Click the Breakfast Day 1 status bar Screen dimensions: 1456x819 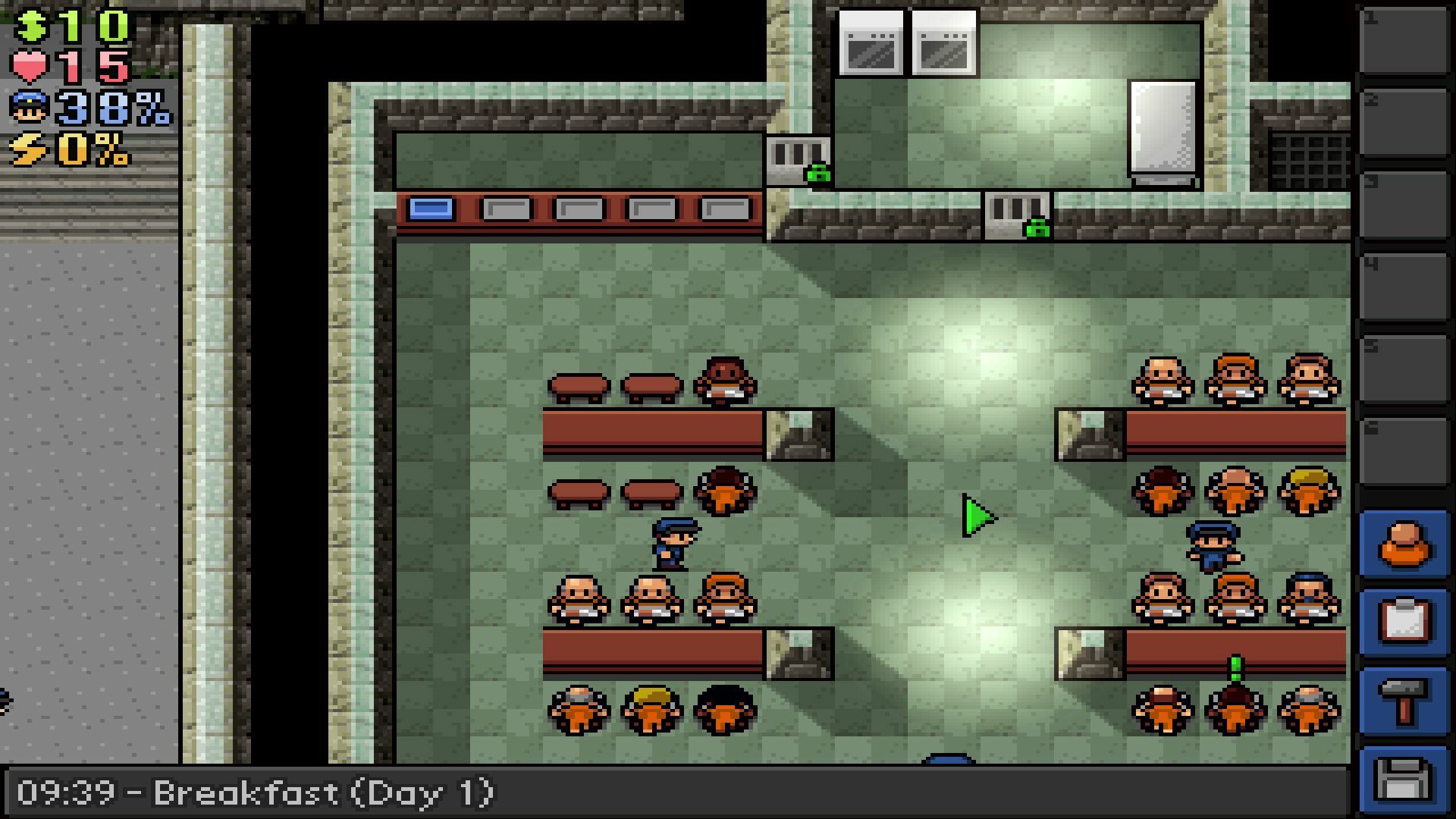(x=258, y=793)
